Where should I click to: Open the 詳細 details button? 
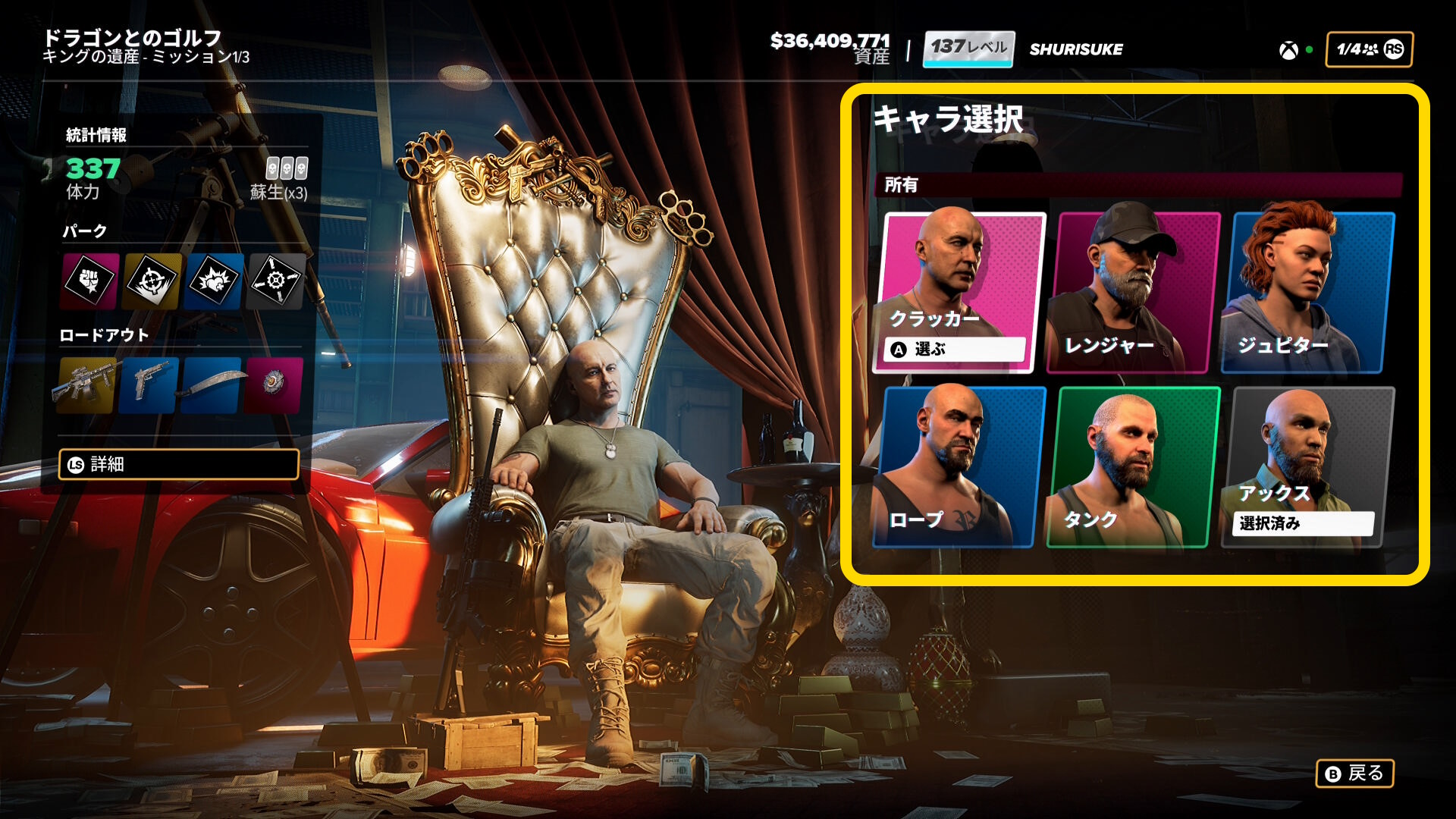(179, 464)
